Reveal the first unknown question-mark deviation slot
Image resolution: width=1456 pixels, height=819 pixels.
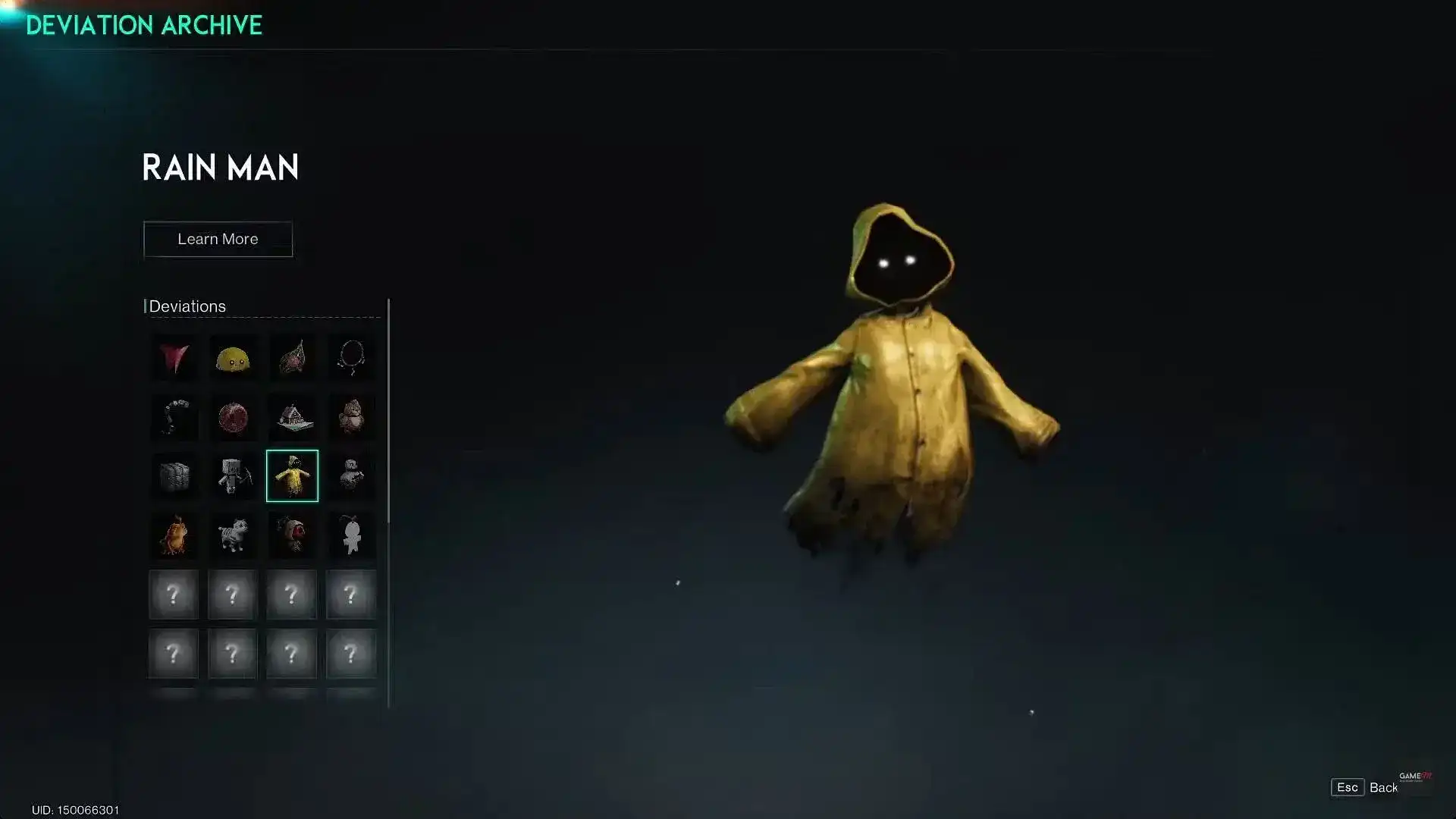point(174,595)
